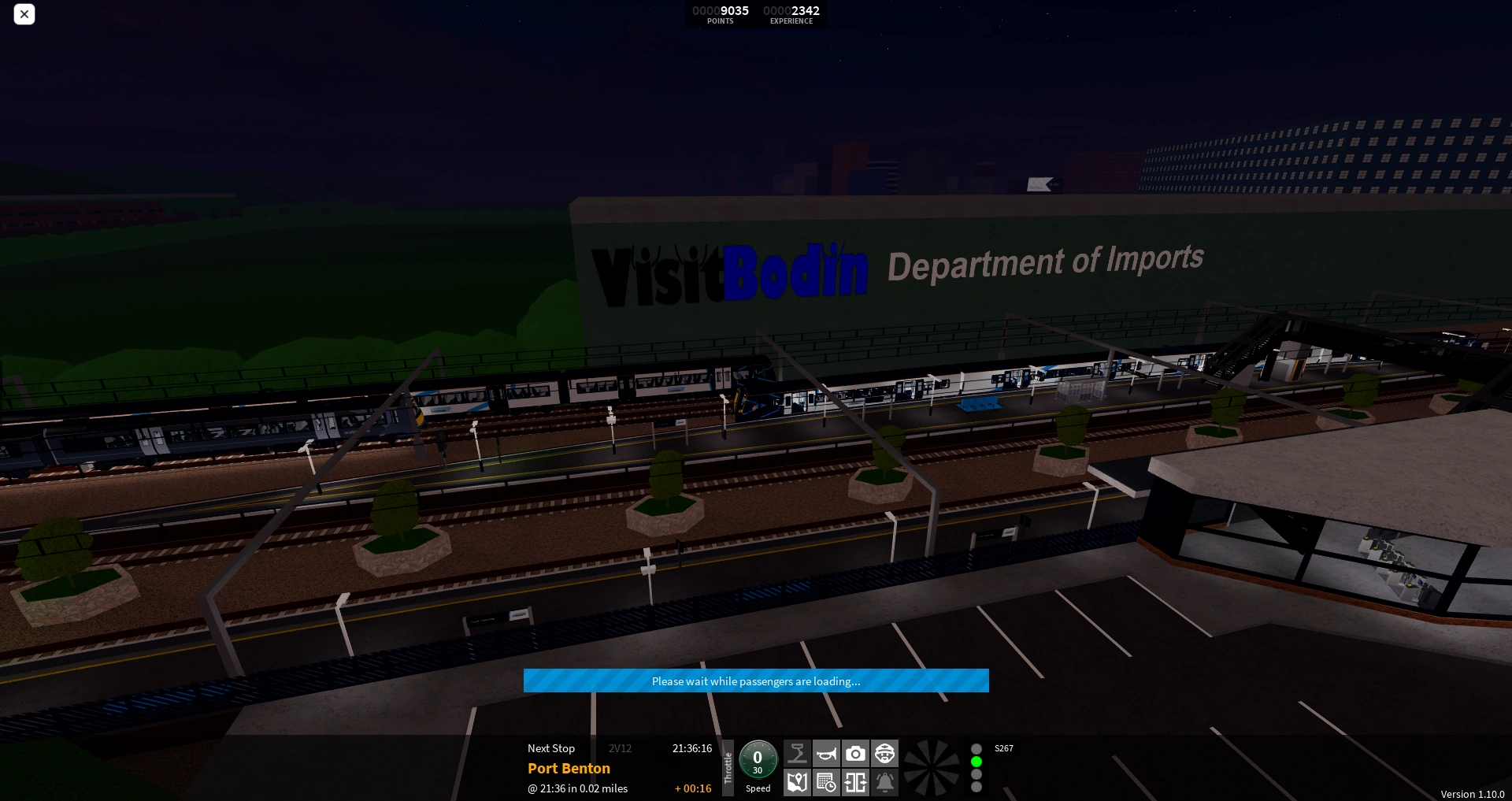
Task: Toggle the topmost signal indicator lamp
Action: 976,748
